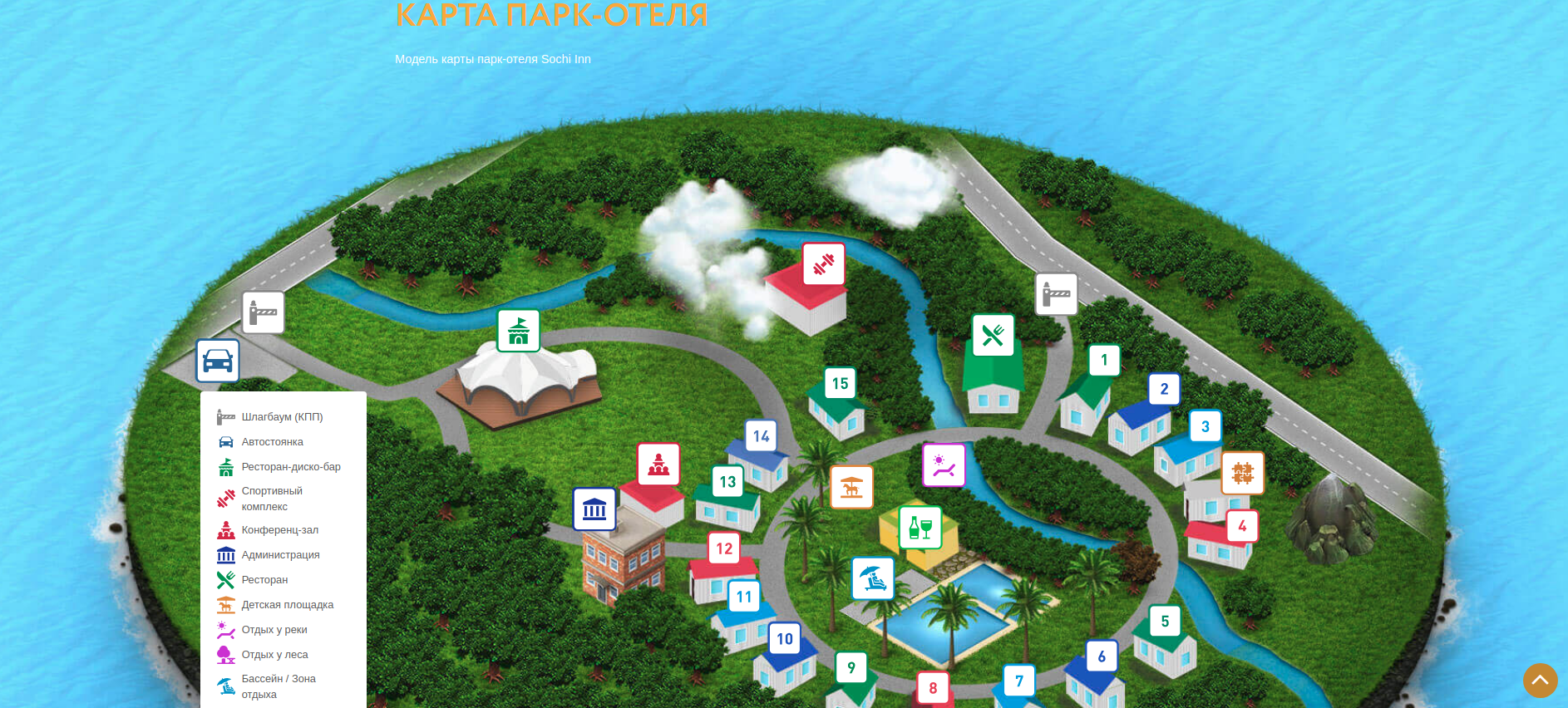Image resolution: width=1568 pixels, height=708 pixels.
Task: Select cottage number 5 marker
Action: [x=1165, y=621]
